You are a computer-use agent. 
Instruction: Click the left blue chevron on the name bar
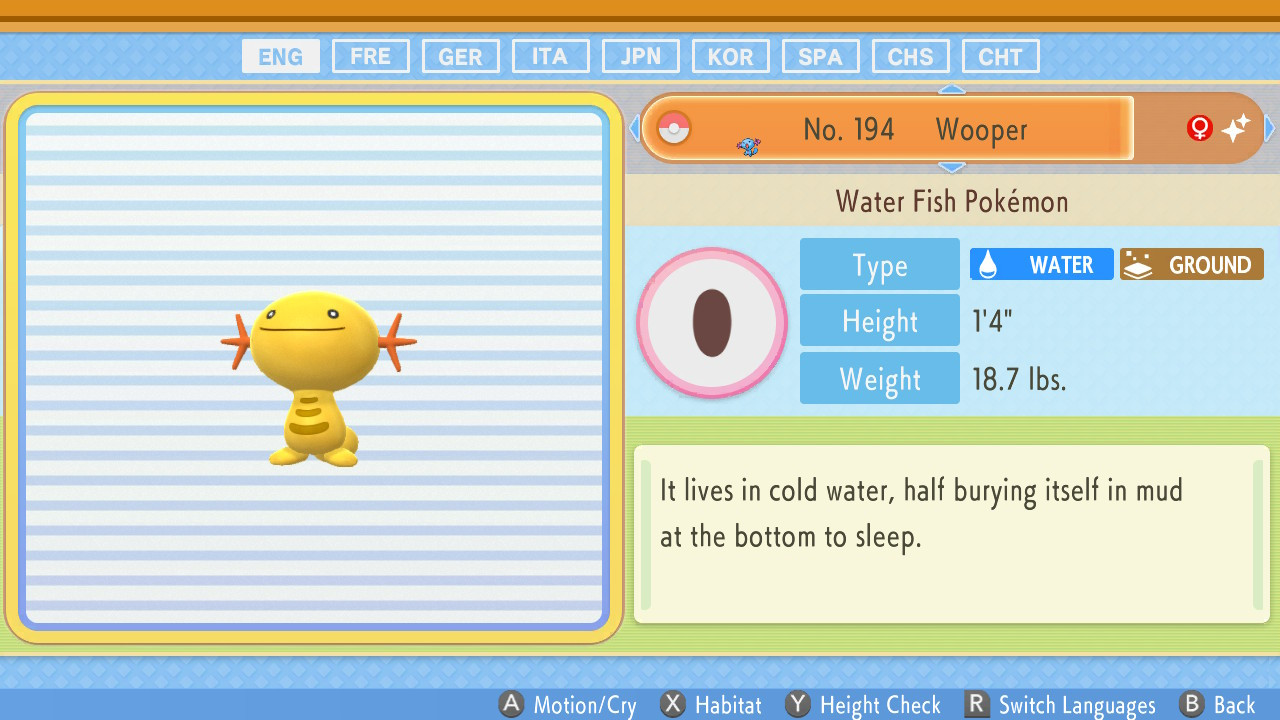(633, 128)
